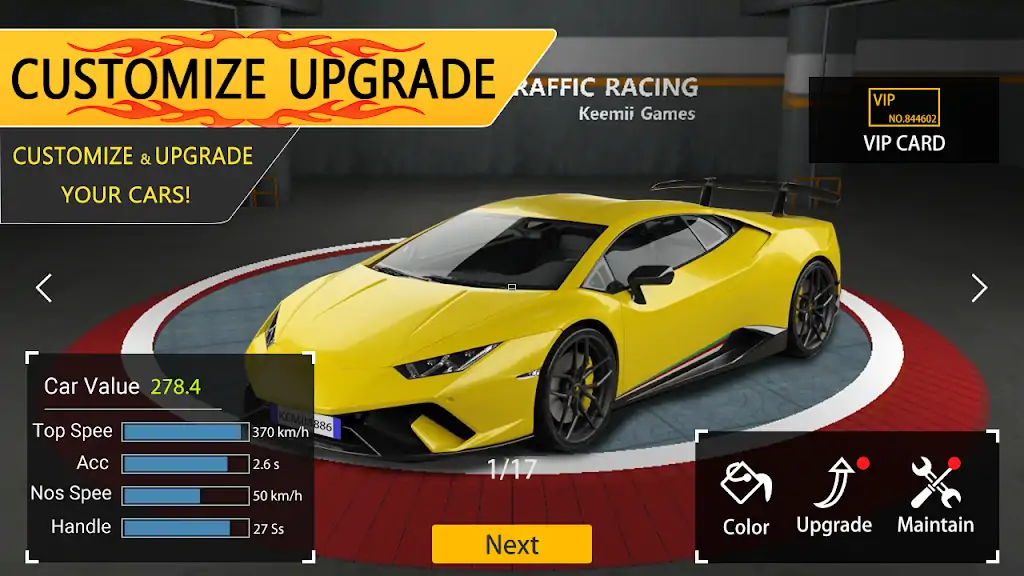Open the car Upgrade menu
The height and width of the screenshot is (576, 1024).
(x=834, y=497)
